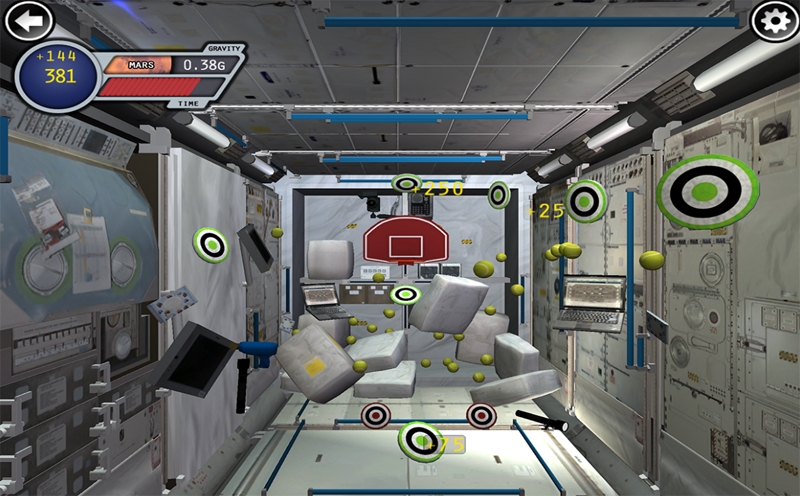Go back with the arrow button
Screen dimensions: 800x496
point(29,20)
